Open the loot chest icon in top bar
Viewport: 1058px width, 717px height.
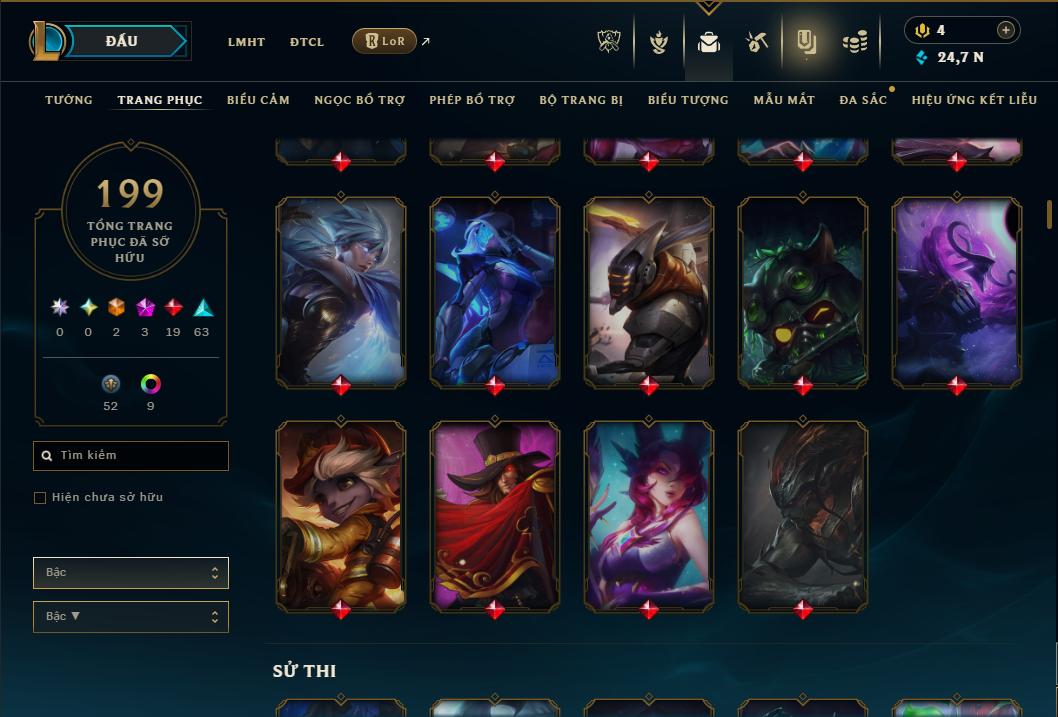coord(756,42)
